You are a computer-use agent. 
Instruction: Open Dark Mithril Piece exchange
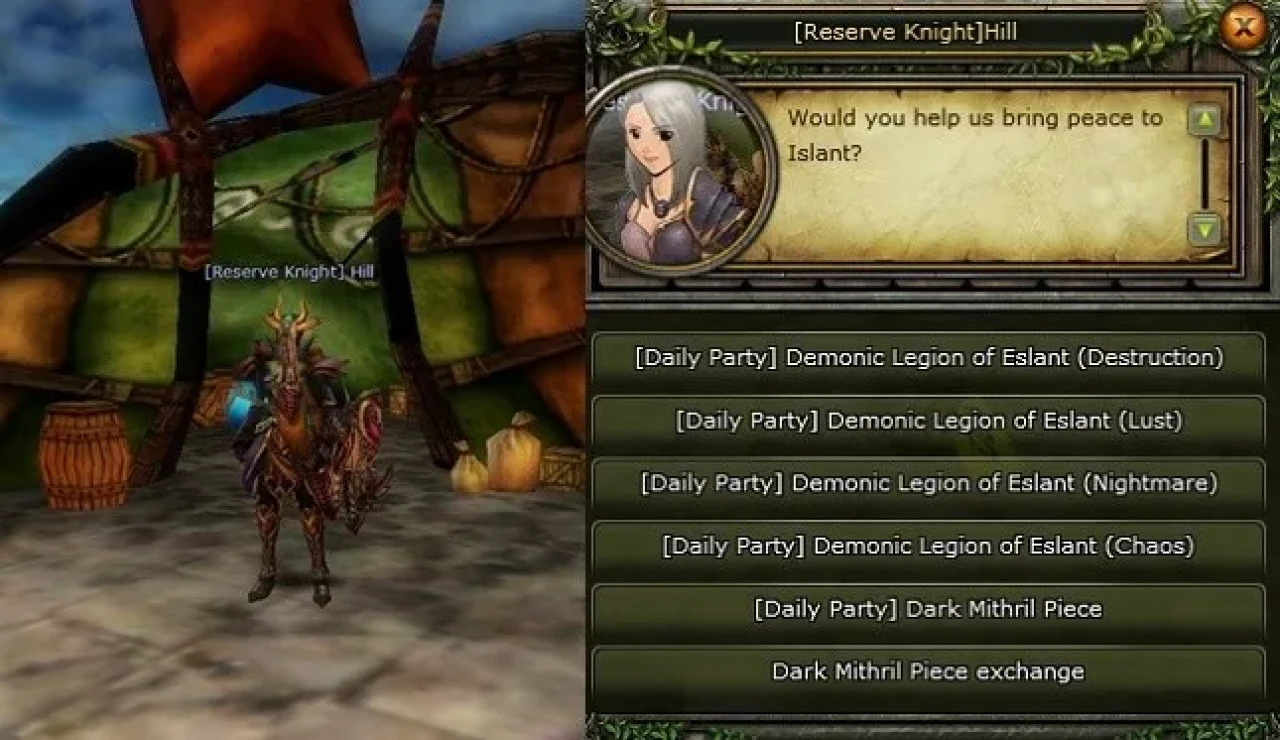pos(928,672)
